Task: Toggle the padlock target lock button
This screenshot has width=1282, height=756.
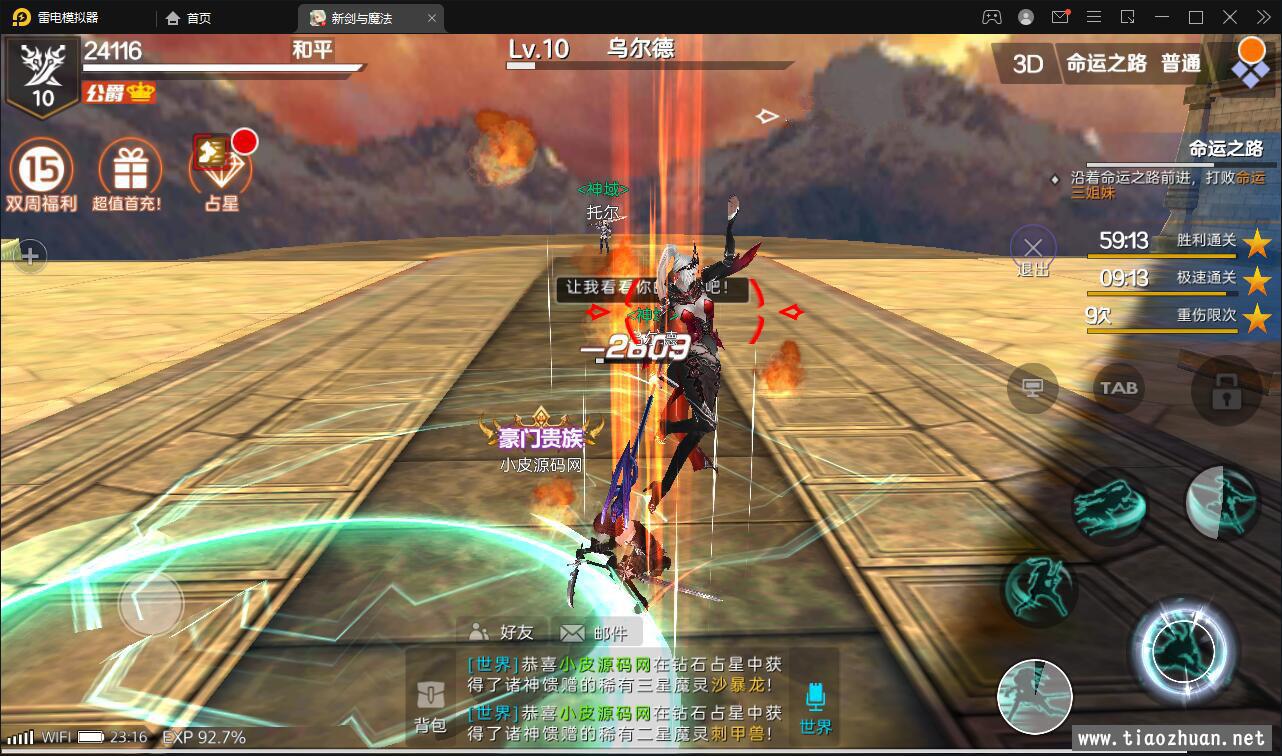Action: pyautogui.click(x=1226, y=390)
